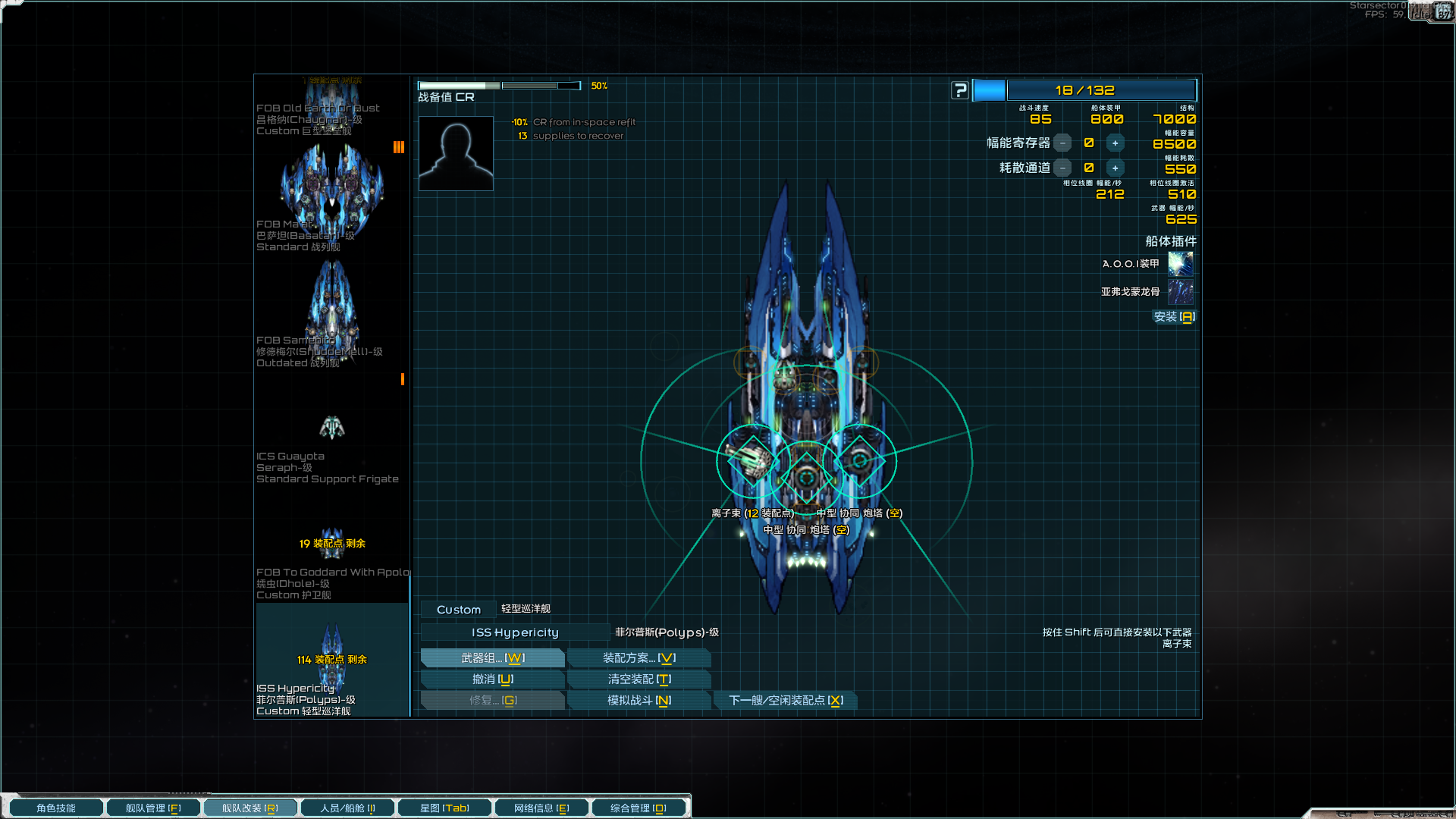1456x819 pixels.
Task: Switch to the 星图 [Tab] star map
Action: point(444,807)
